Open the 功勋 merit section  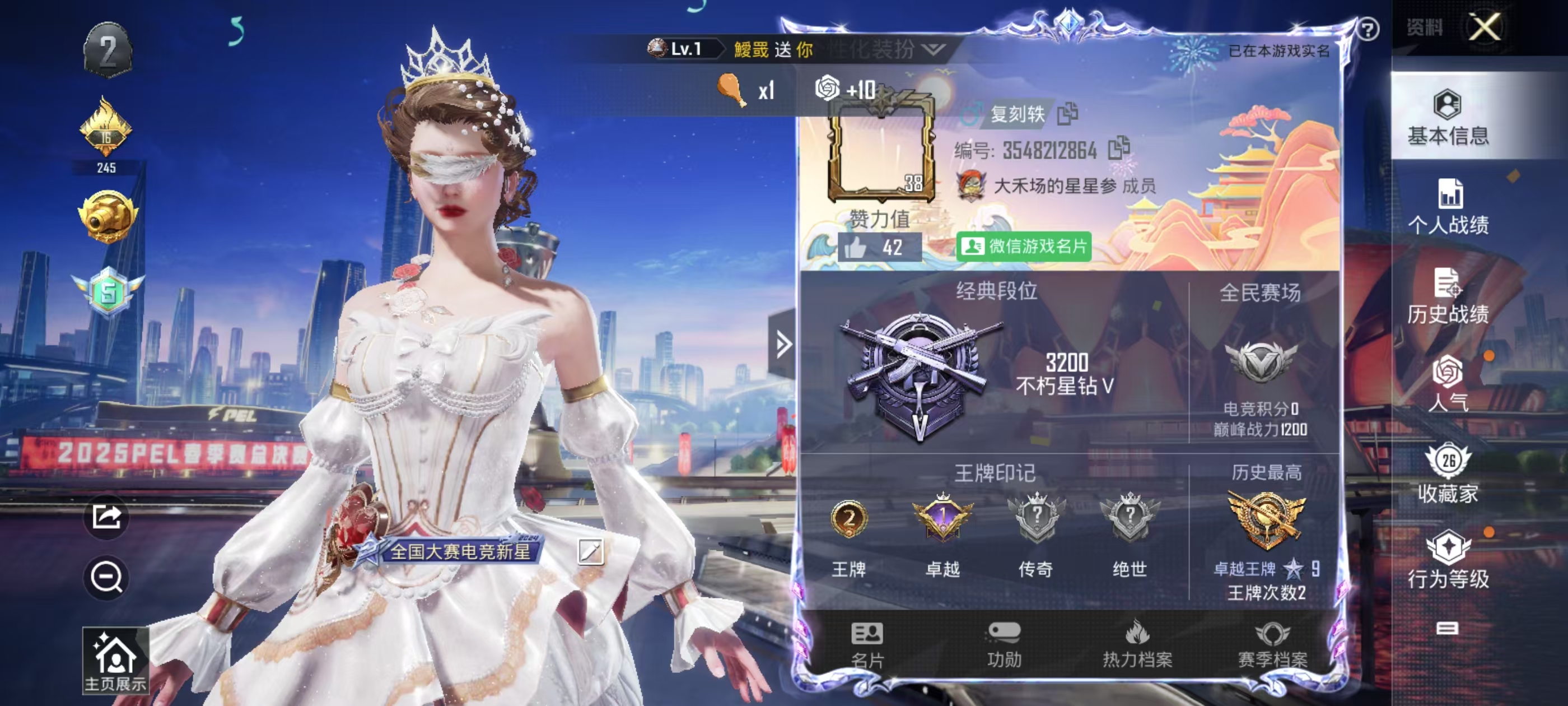point(1004,645)
